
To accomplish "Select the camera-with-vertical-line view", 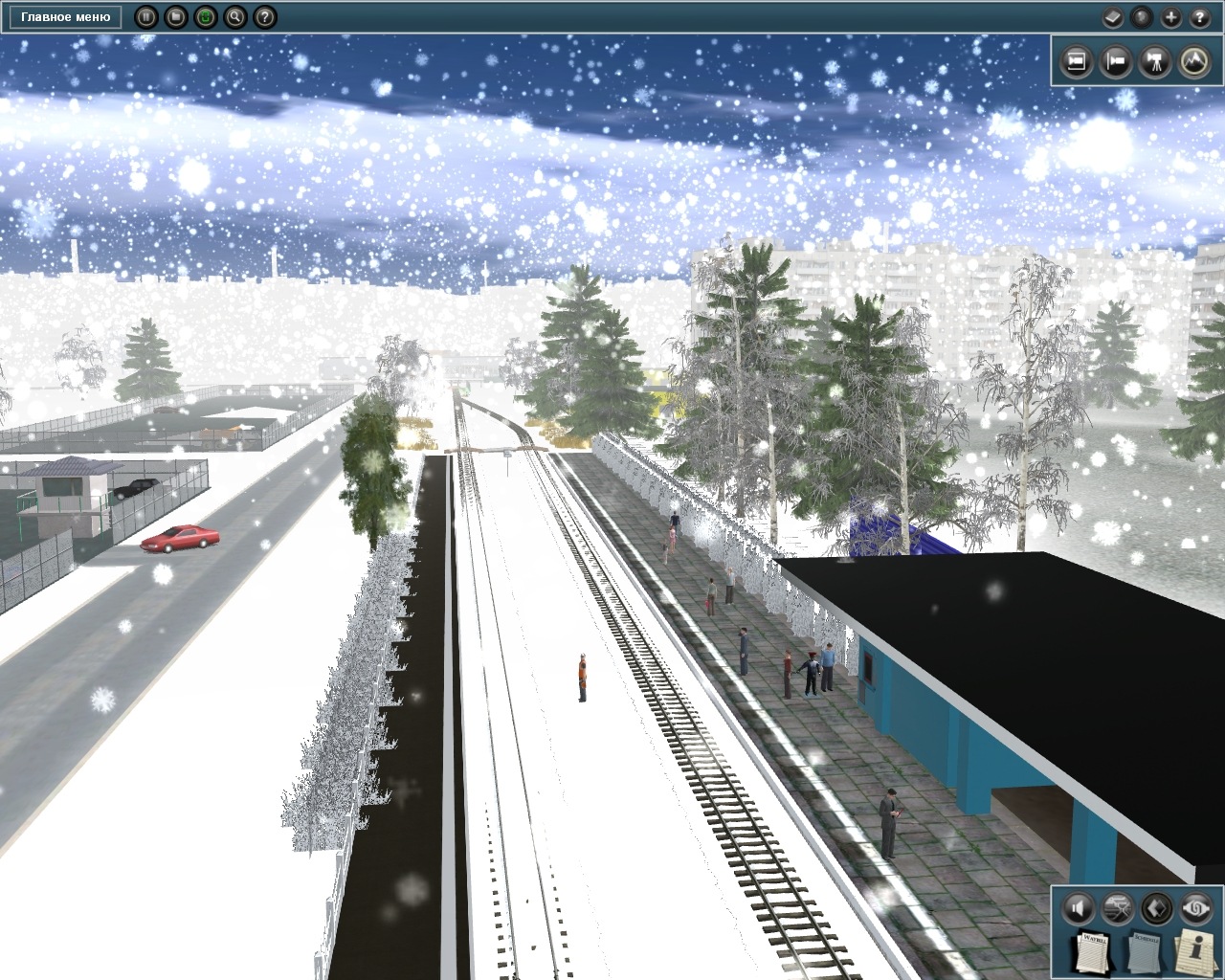I will 1116,62.
